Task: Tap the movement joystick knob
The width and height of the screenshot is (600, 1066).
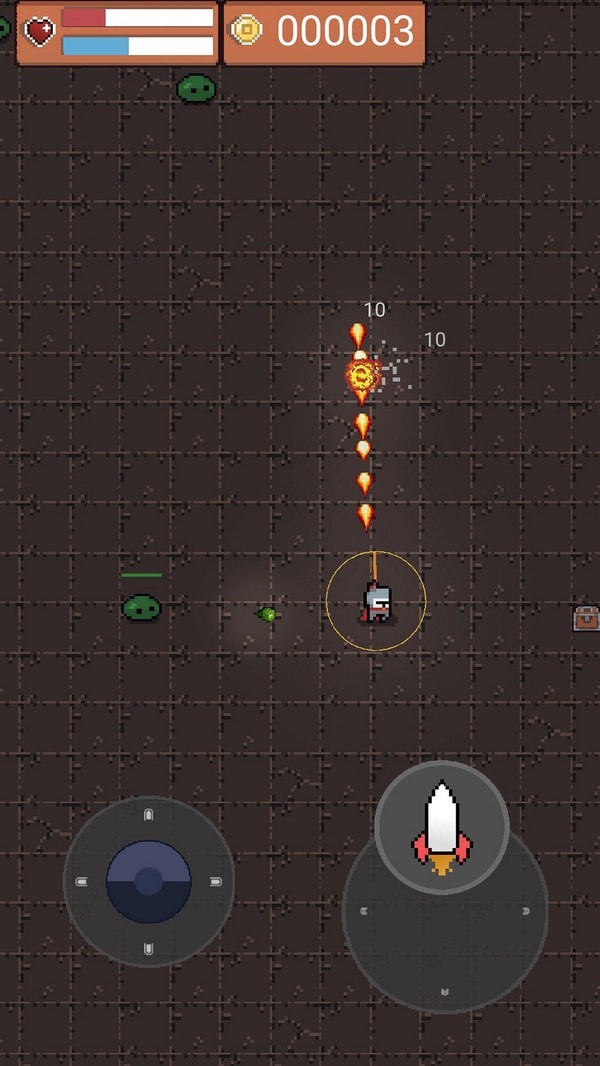Action: 149,881
